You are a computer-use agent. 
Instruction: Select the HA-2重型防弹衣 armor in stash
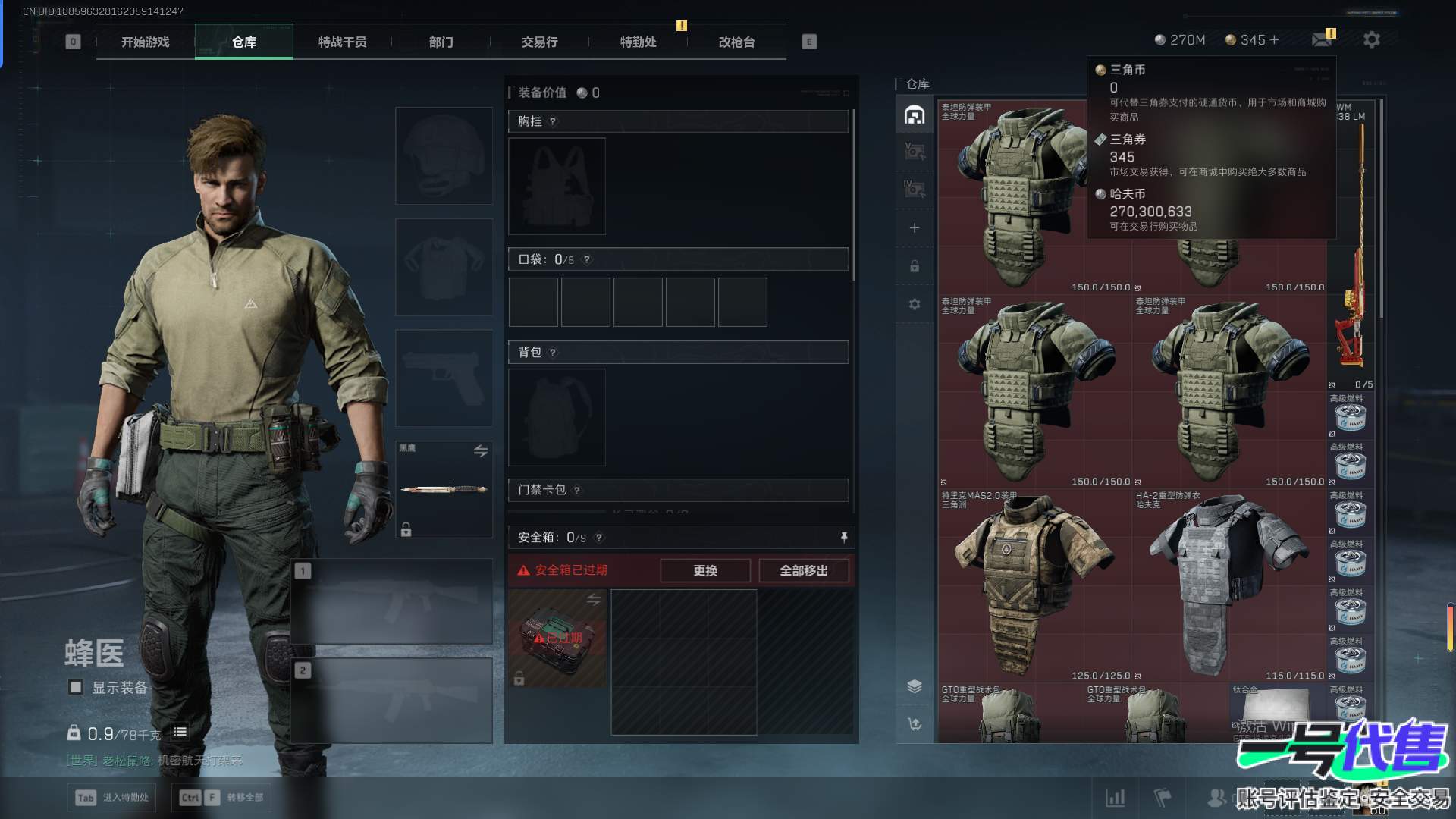coord(1229,584)
